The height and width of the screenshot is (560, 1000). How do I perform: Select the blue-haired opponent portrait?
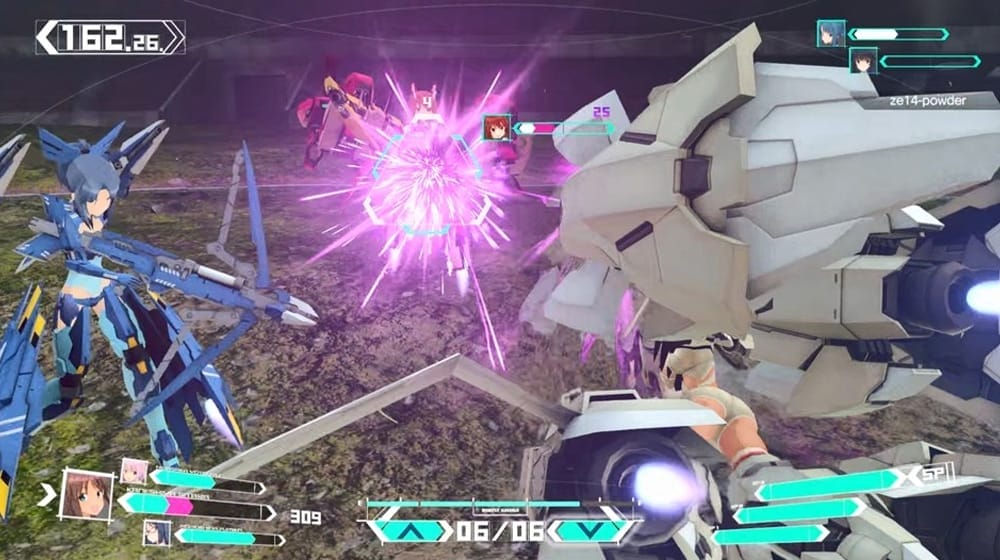831,33
